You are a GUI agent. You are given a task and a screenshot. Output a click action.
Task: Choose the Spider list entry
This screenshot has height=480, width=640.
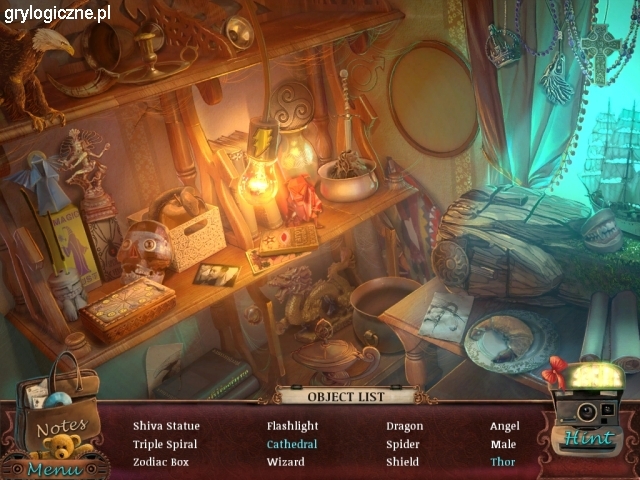404,444
